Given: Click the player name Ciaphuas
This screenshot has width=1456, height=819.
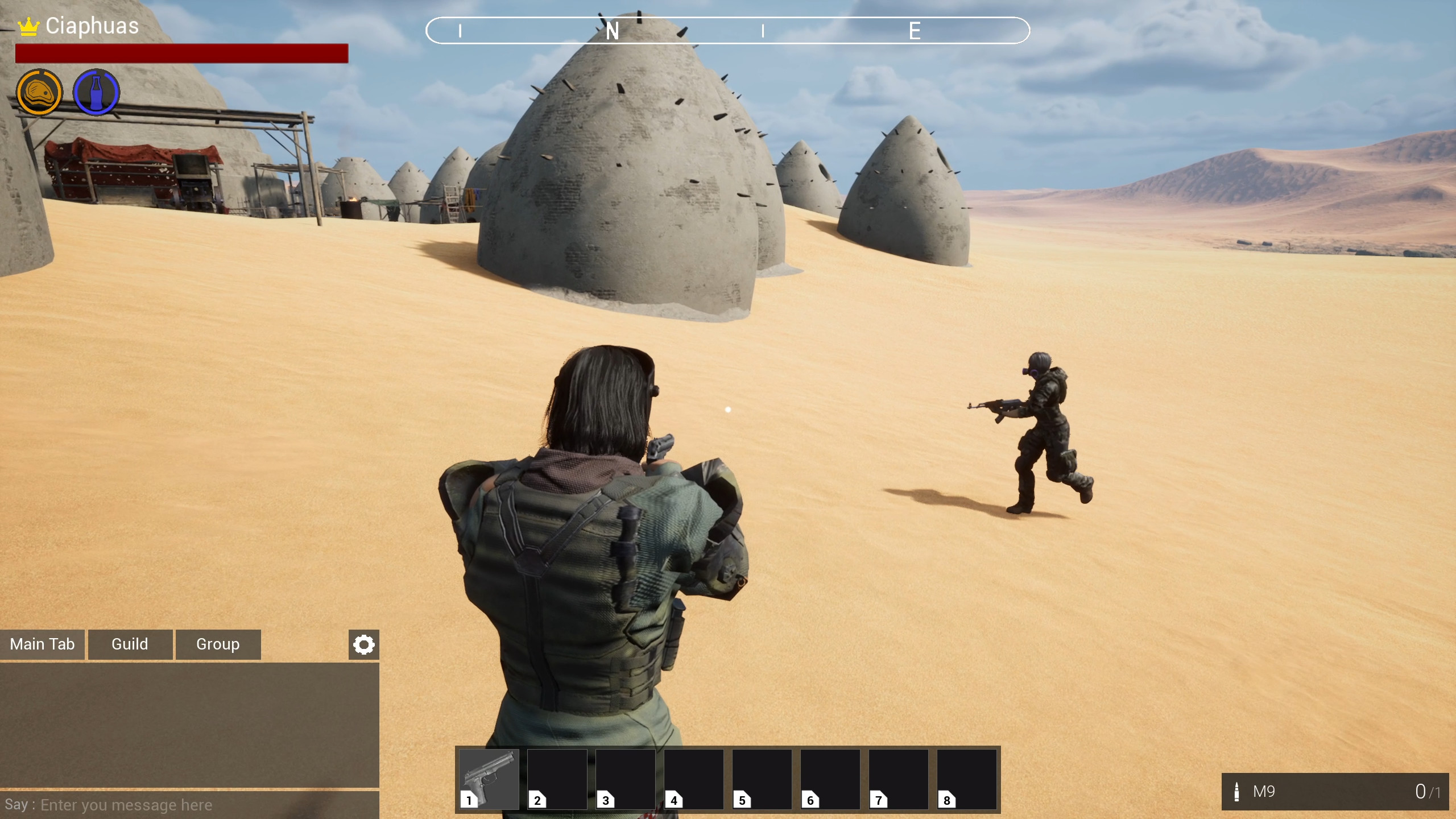Looking at the screenshot, I should [x=91, y=26].
